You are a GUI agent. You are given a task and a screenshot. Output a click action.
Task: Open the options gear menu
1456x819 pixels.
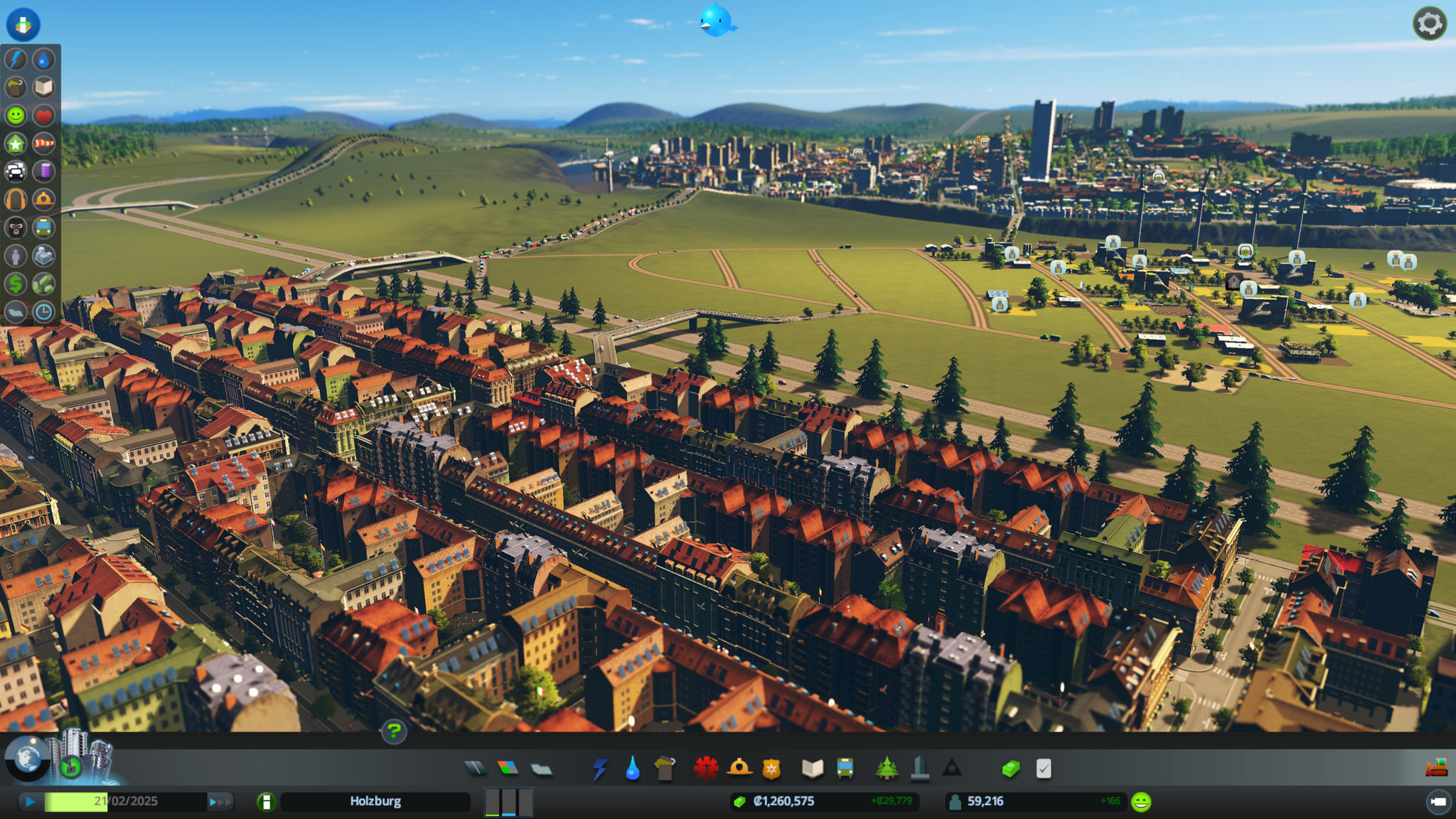1429,24
